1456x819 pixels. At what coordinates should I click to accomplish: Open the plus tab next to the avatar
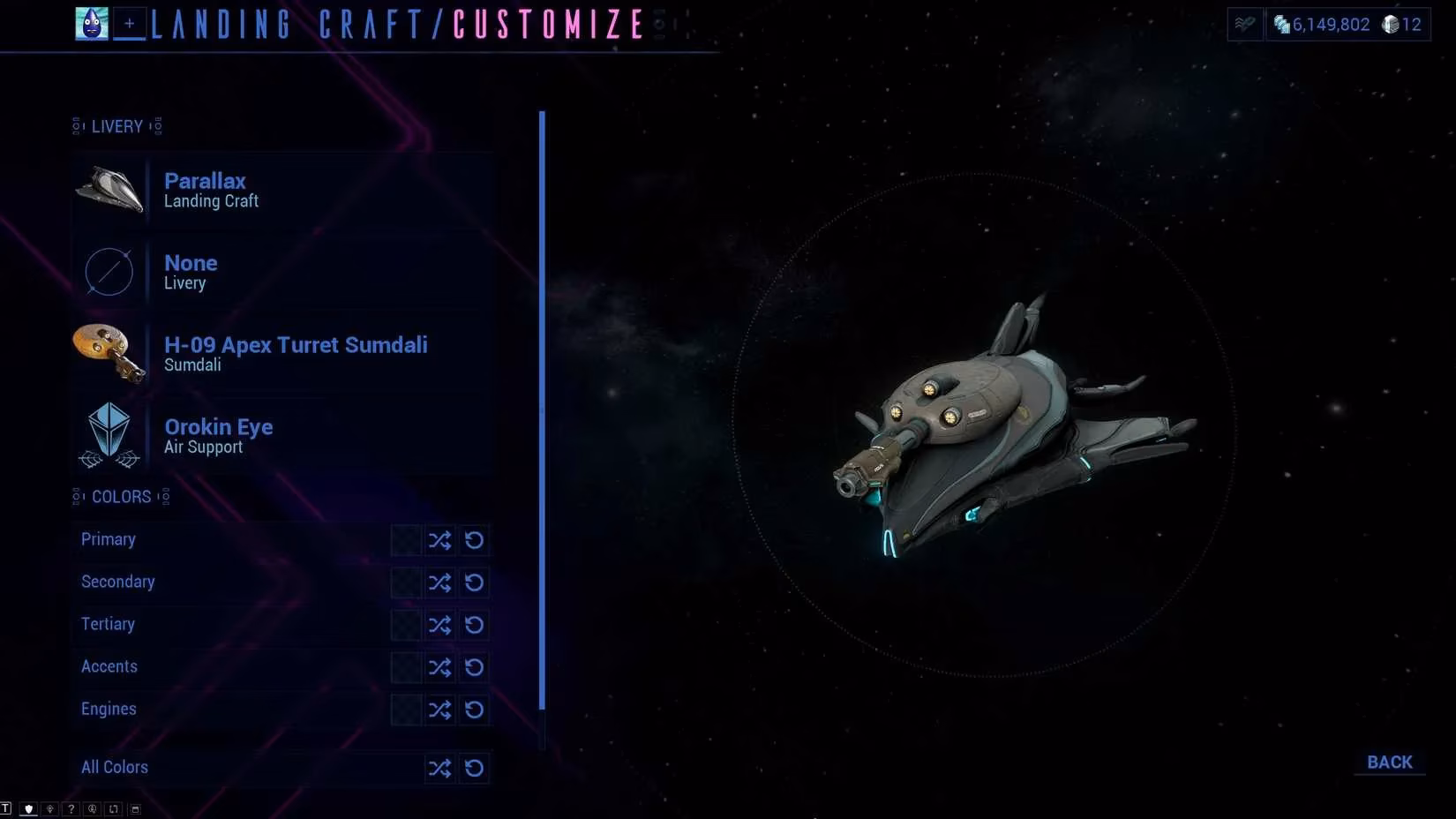click(x=129, y=24)
